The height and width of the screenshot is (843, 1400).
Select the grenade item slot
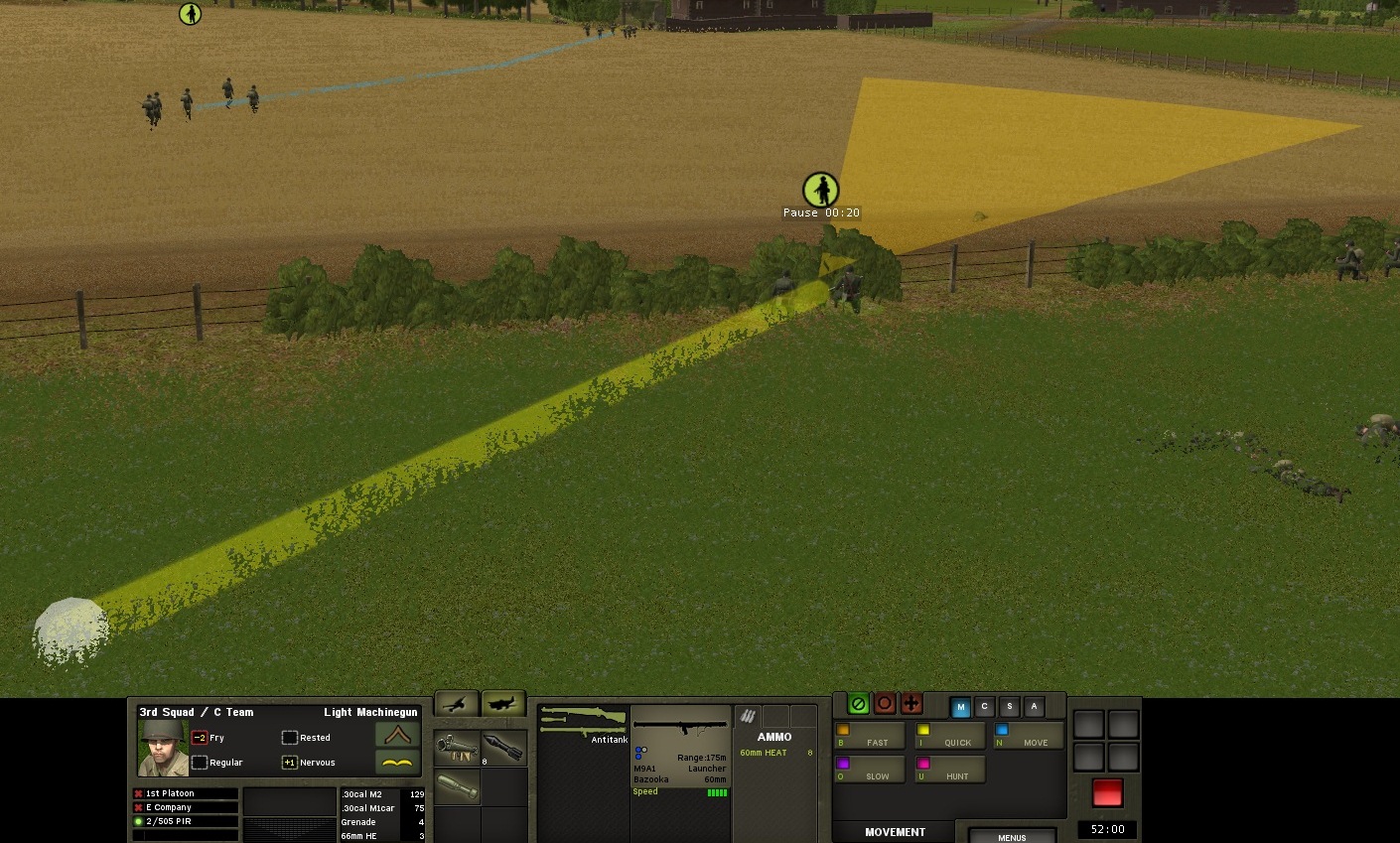tap(457, 788)
